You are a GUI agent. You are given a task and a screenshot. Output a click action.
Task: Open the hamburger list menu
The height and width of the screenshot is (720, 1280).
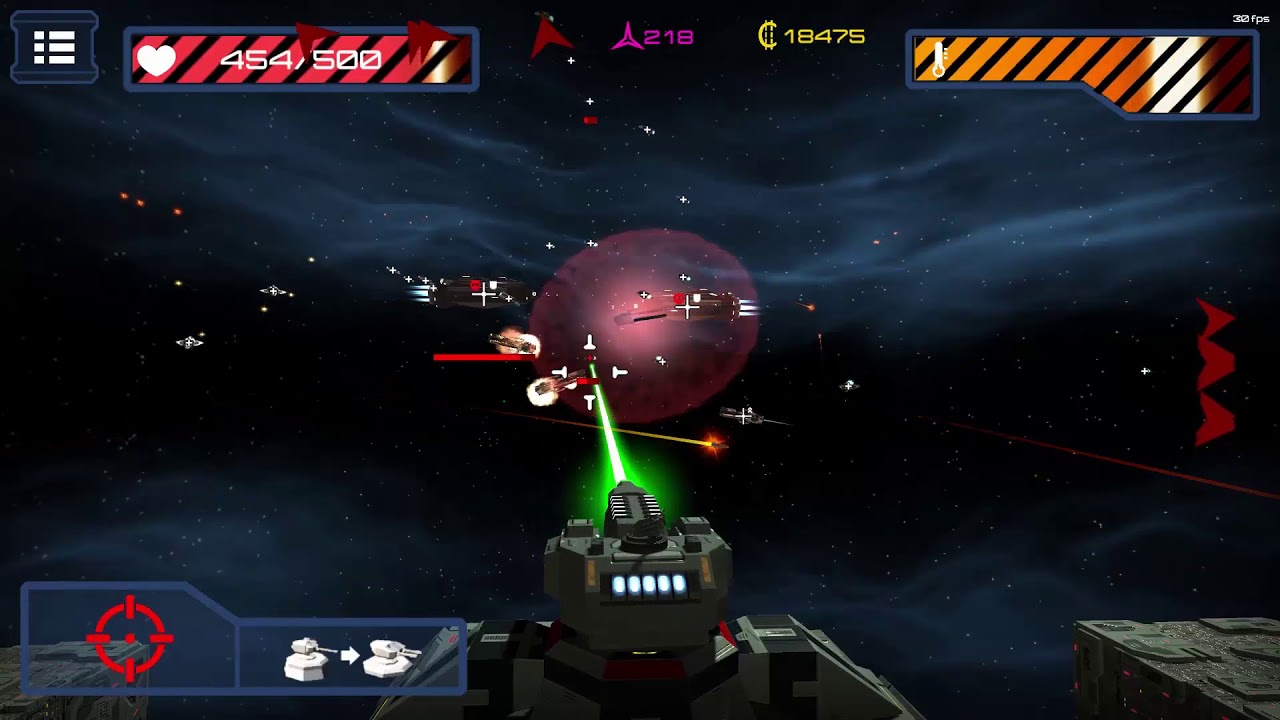coord(54,47)
